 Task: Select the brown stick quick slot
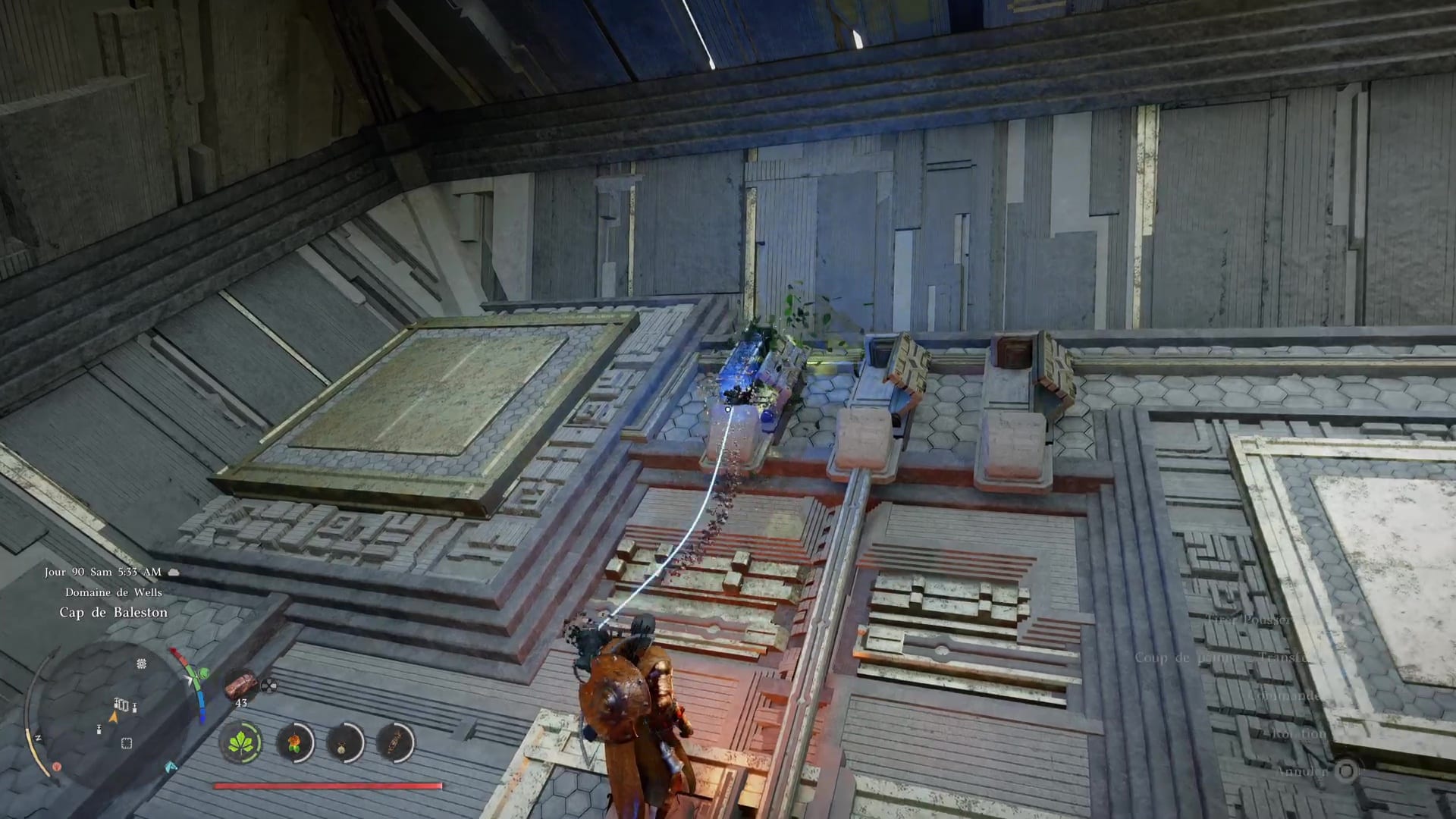point(395,742)
